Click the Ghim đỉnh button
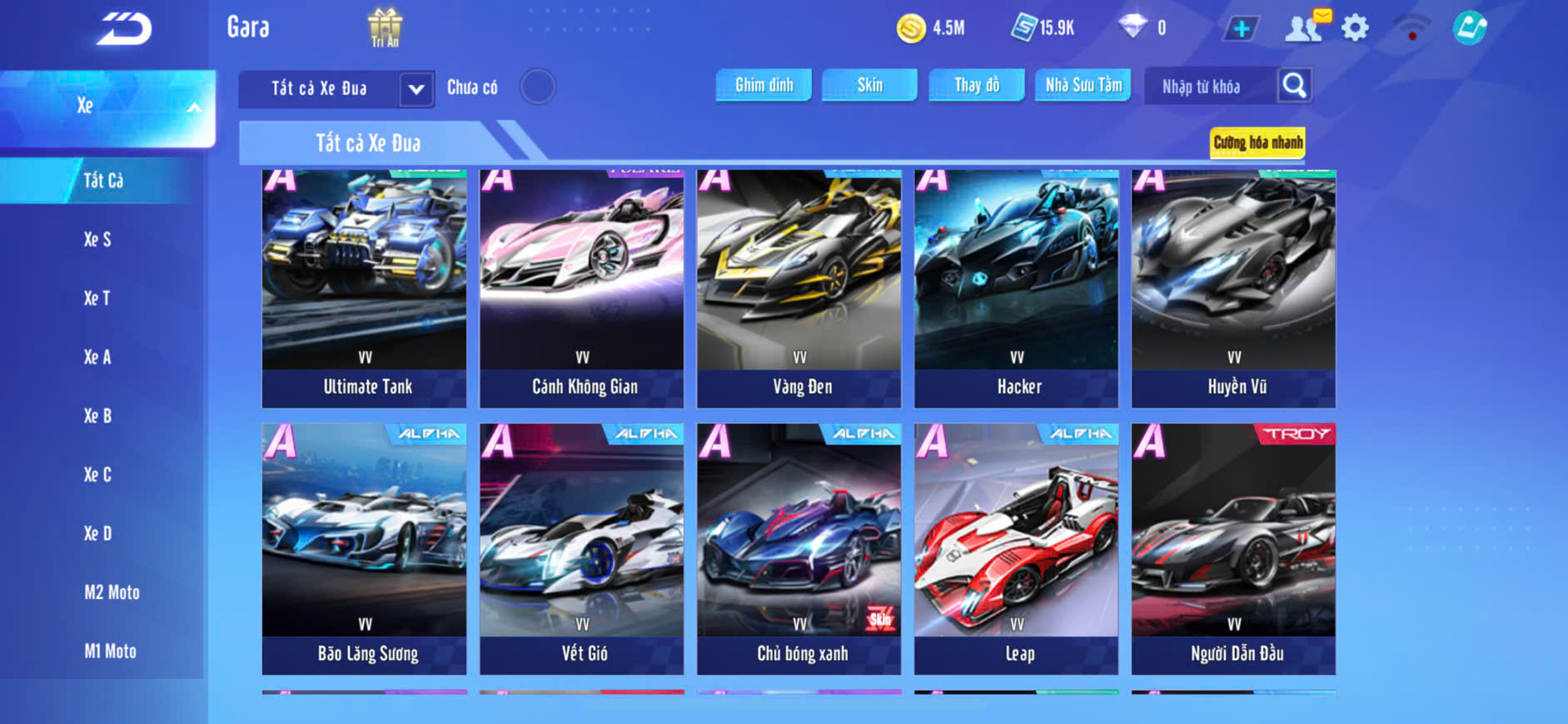Image resolution: width=1568 pixels, height=724 pixels. 764,85
